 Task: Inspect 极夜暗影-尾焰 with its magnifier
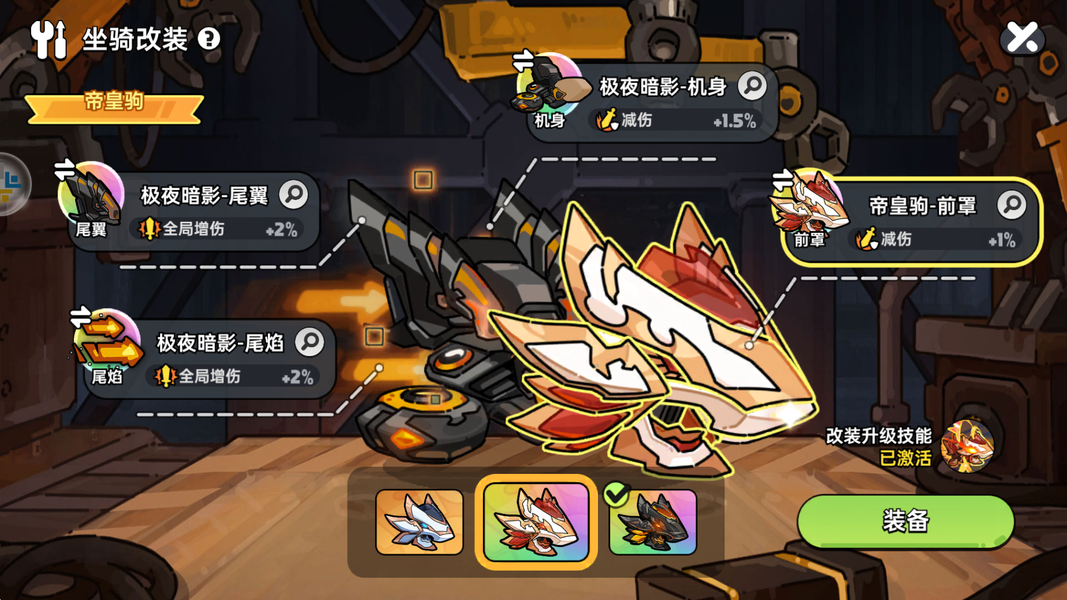tap(310, 342)
